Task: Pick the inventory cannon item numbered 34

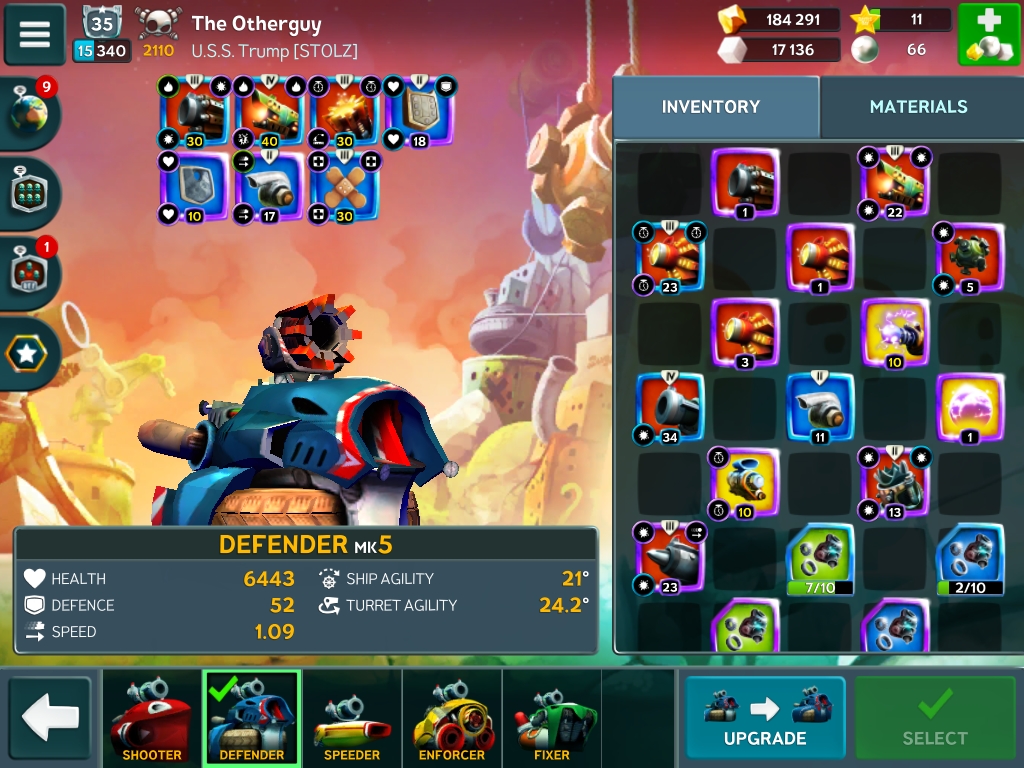Action: pos(669,407)
